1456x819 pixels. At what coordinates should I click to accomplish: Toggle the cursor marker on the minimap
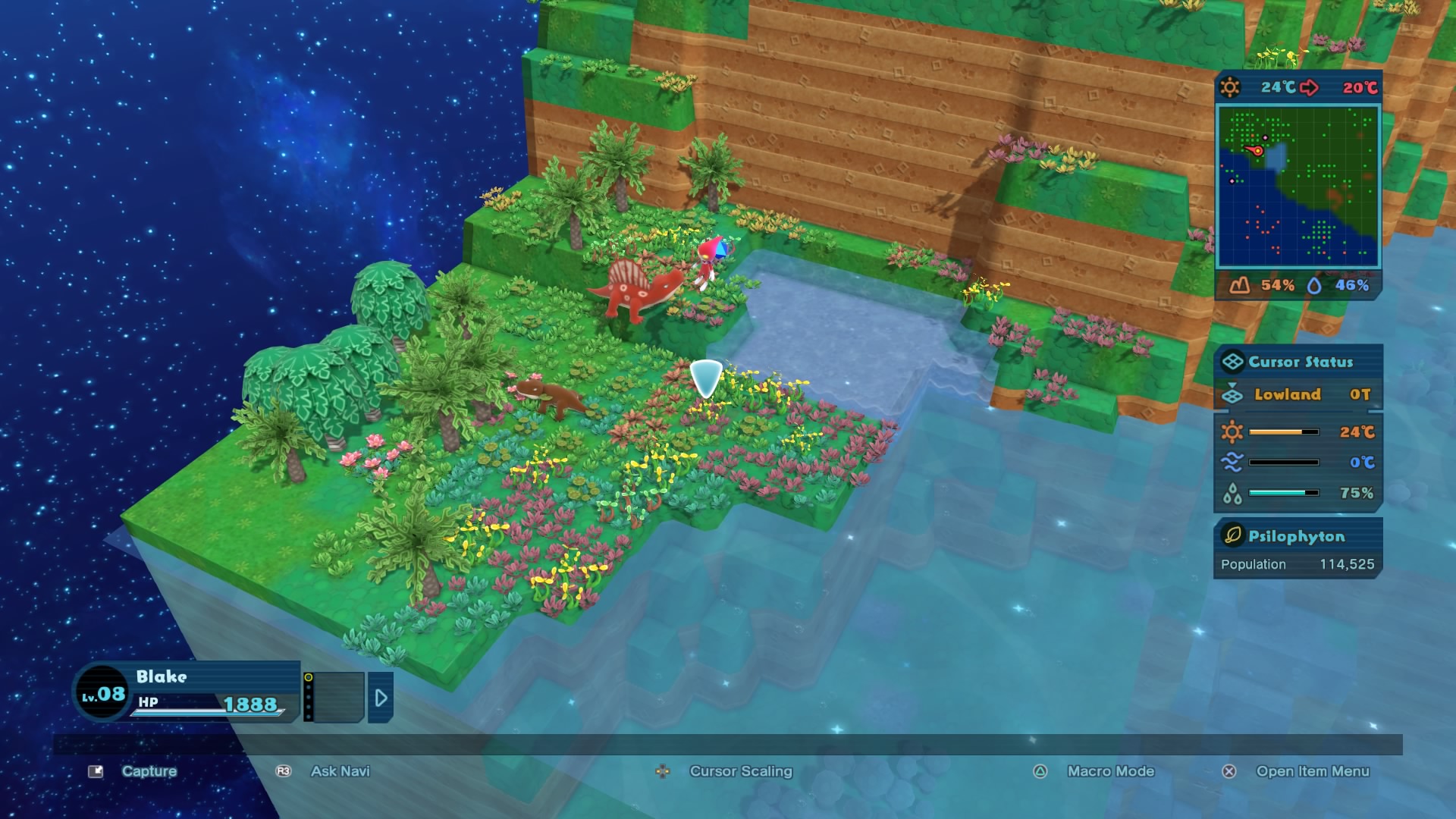(x=1257, y=151)
